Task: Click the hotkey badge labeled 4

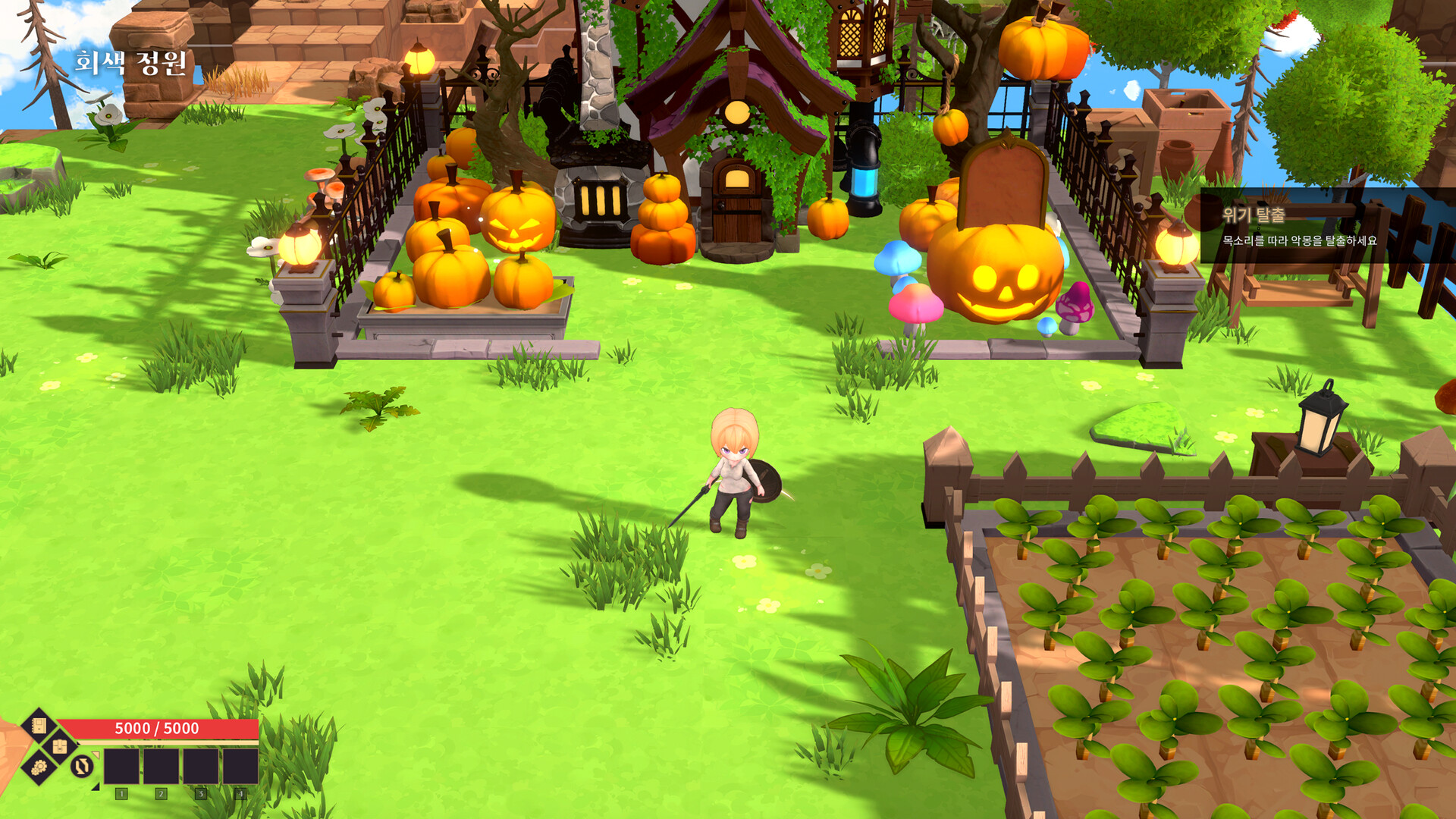Action: (241, 793)
